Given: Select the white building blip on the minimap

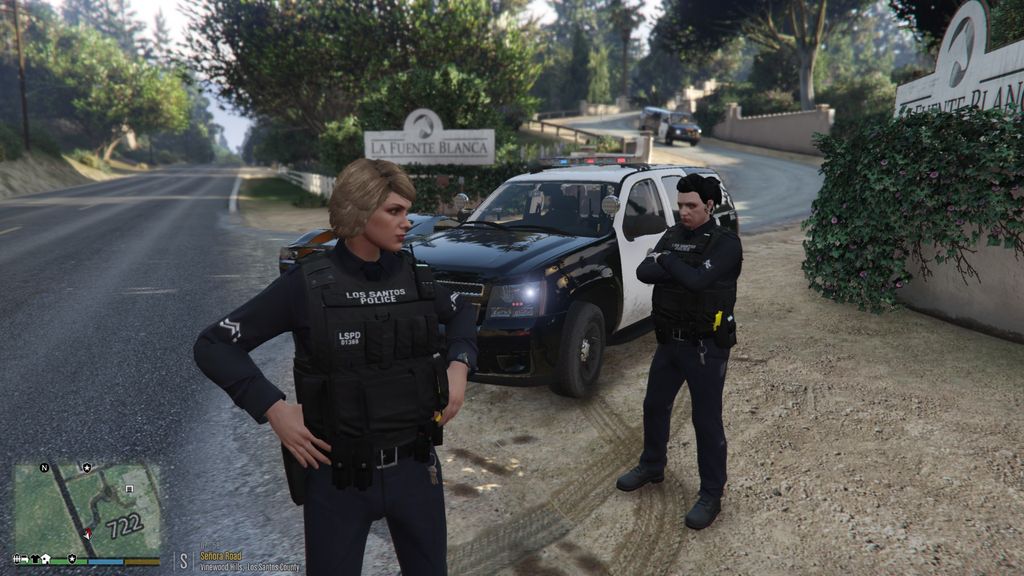Looking at the screenshot, I should pos(129,488).
